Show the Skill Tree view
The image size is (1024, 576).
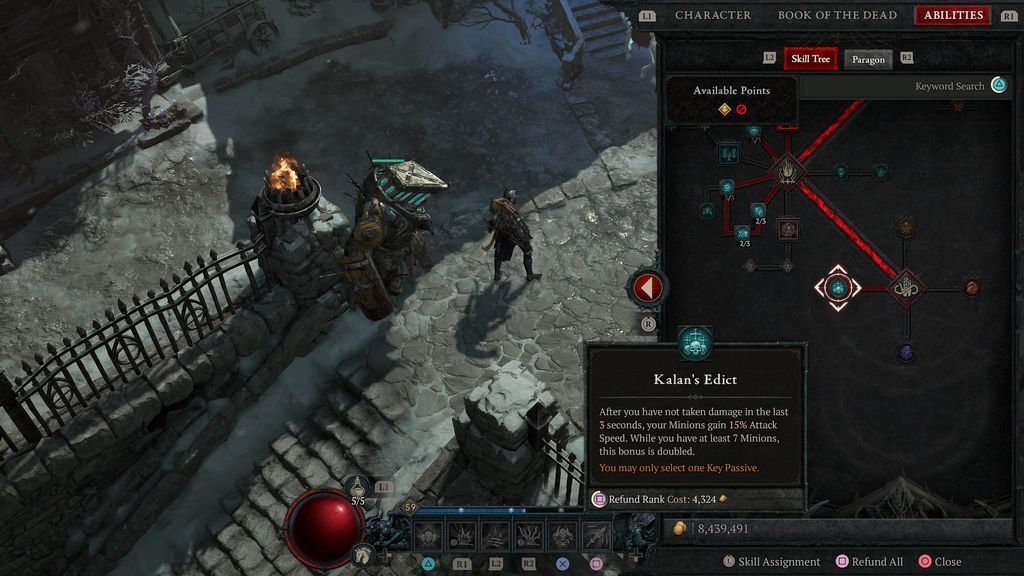click(810, 59)
